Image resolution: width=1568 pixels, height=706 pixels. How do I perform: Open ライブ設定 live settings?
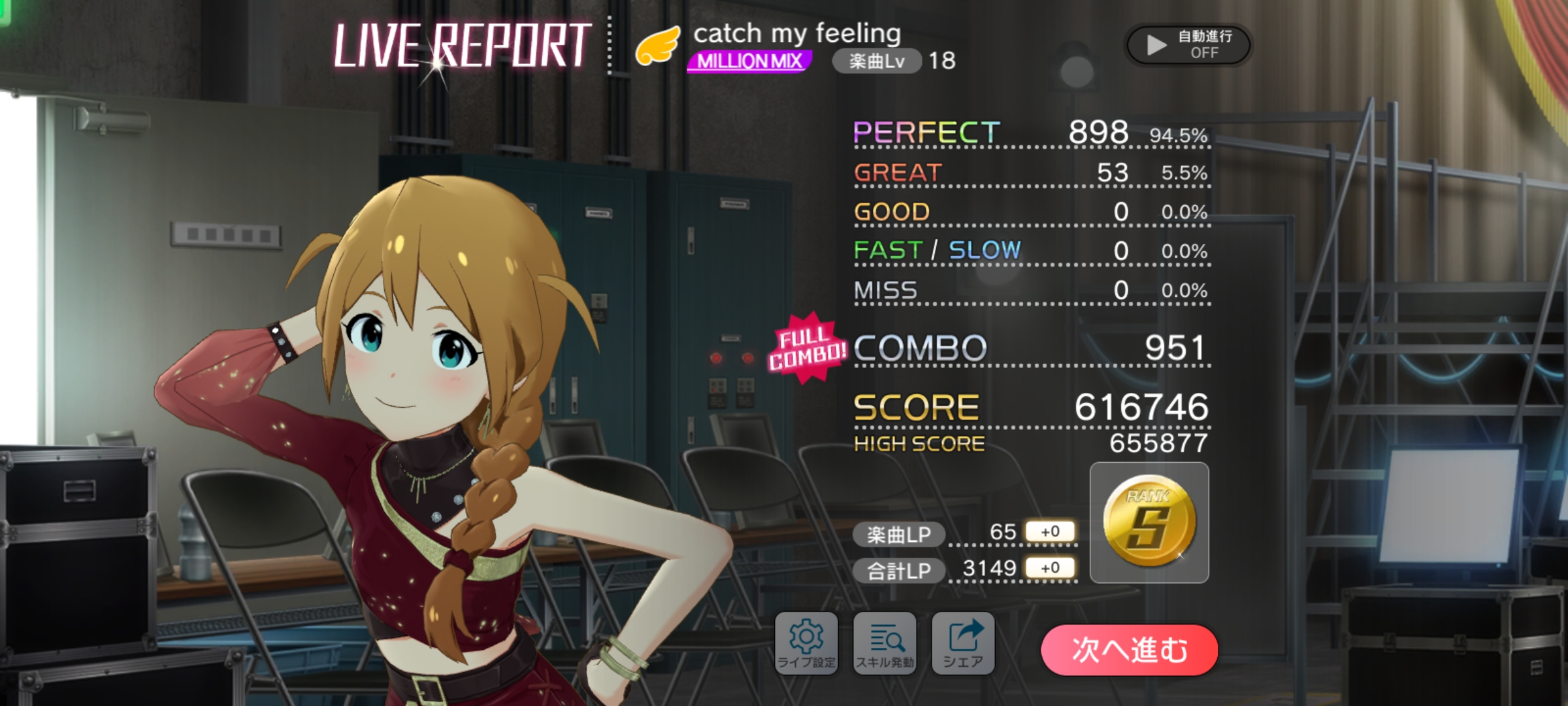[806, 644]
